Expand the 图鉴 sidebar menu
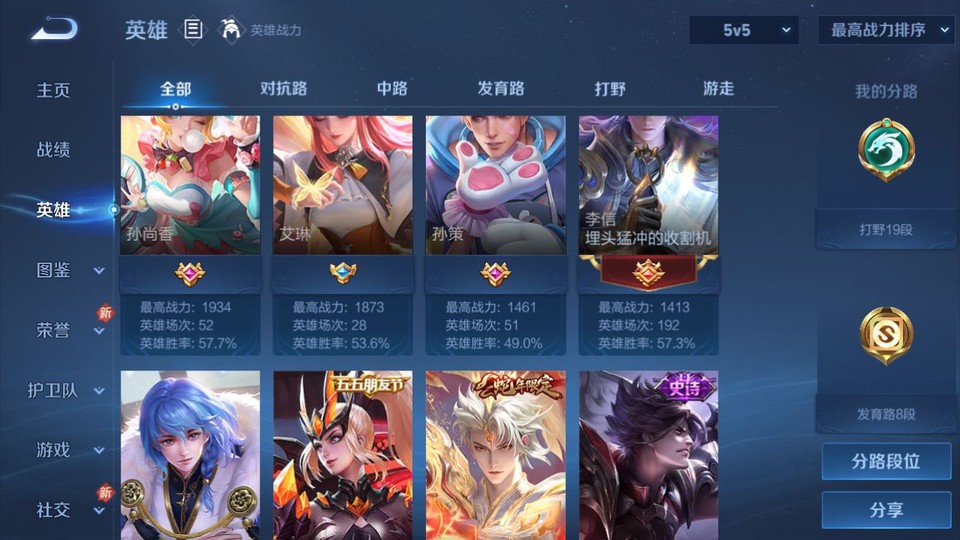The width and height of the screenshot is (960, 540). 68,270
